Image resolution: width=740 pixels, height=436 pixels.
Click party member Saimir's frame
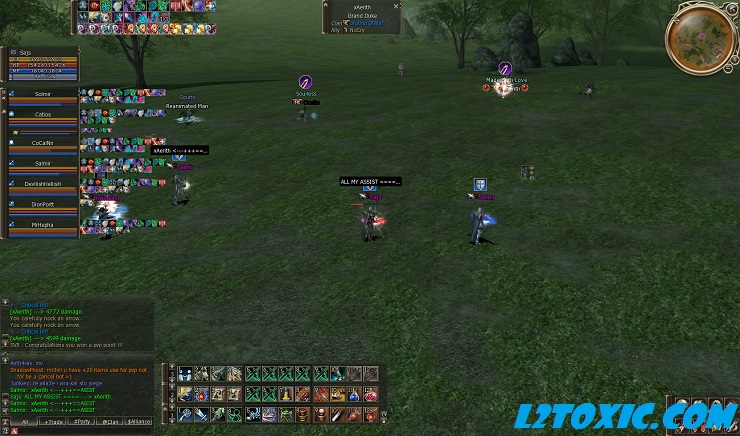[41, 162]
